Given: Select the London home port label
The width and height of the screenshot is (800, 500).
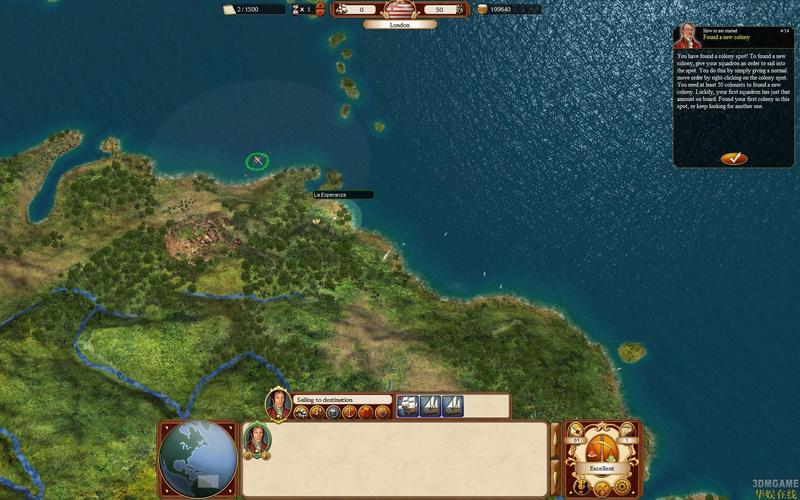Looking at the screenshot, I should click(399, 24).
